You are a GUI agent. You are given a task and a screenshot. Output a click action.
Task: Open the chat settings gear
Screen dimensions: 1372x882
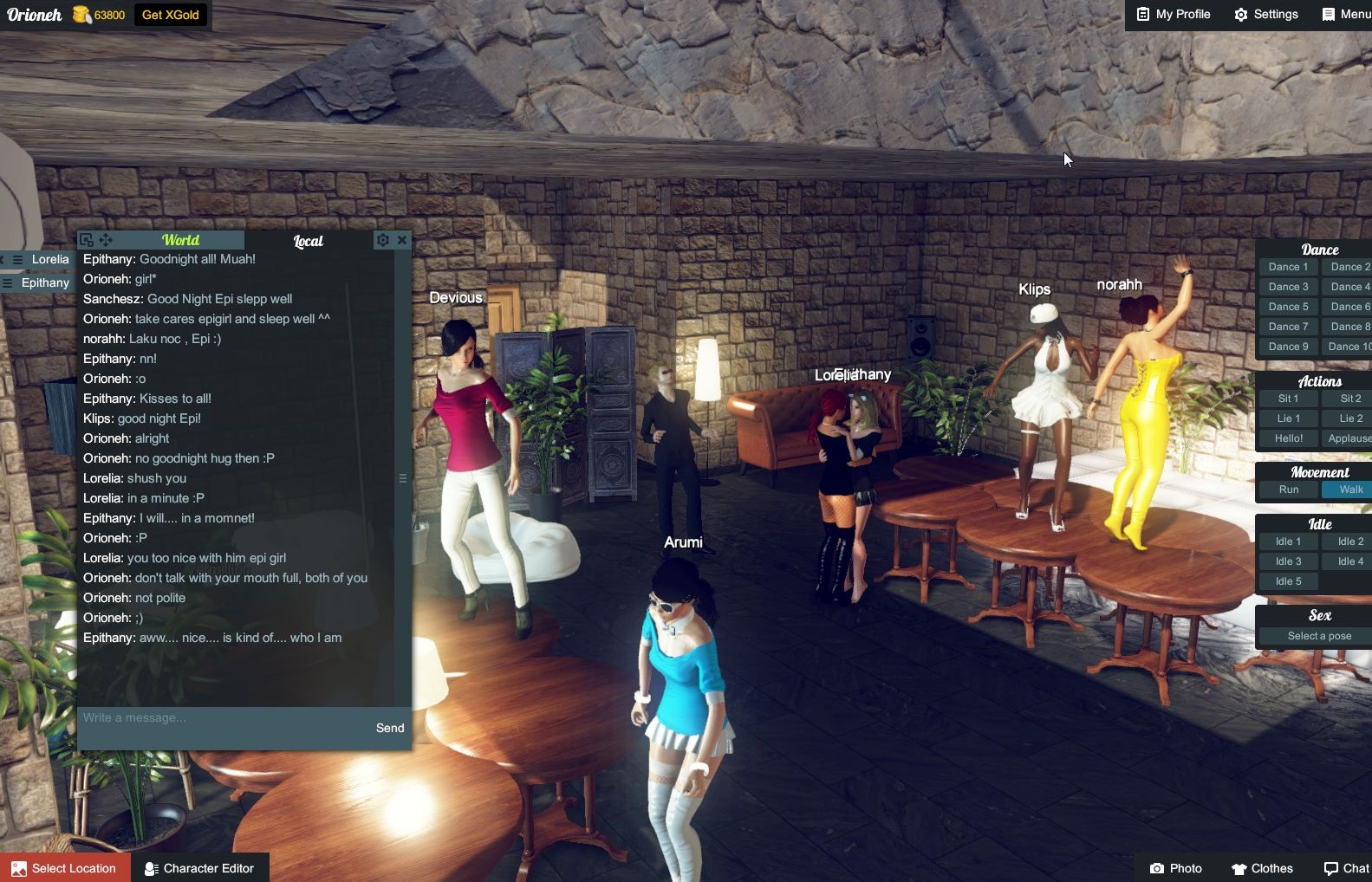(x=382, y=240)
